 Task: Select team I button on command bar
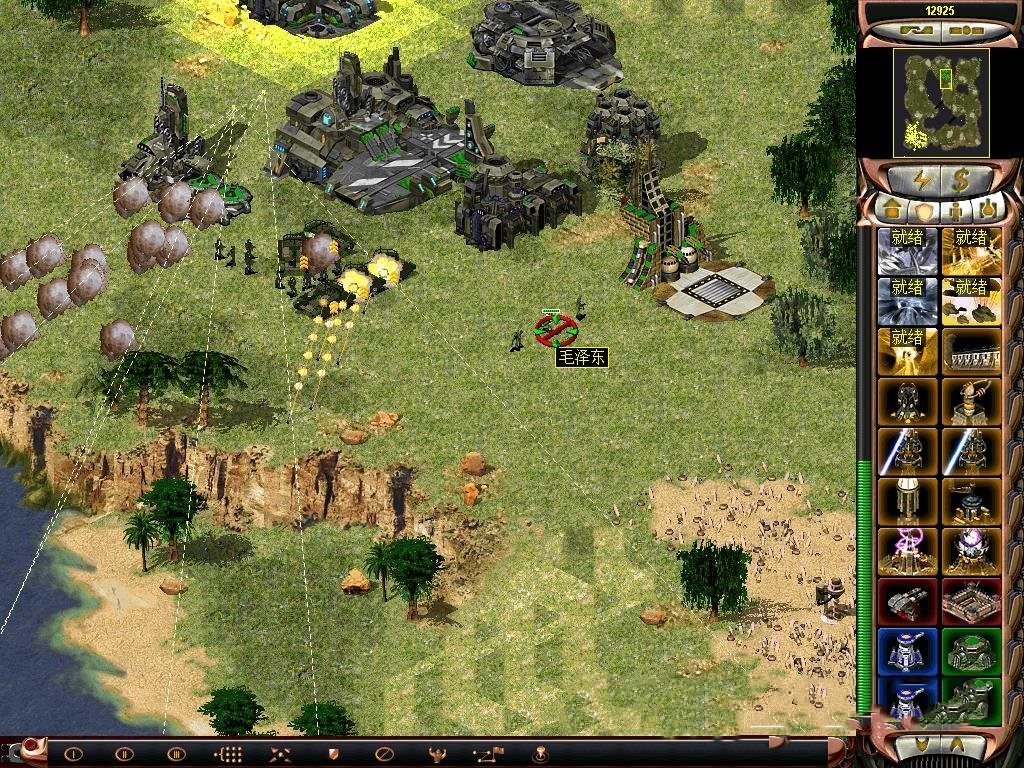73,754
